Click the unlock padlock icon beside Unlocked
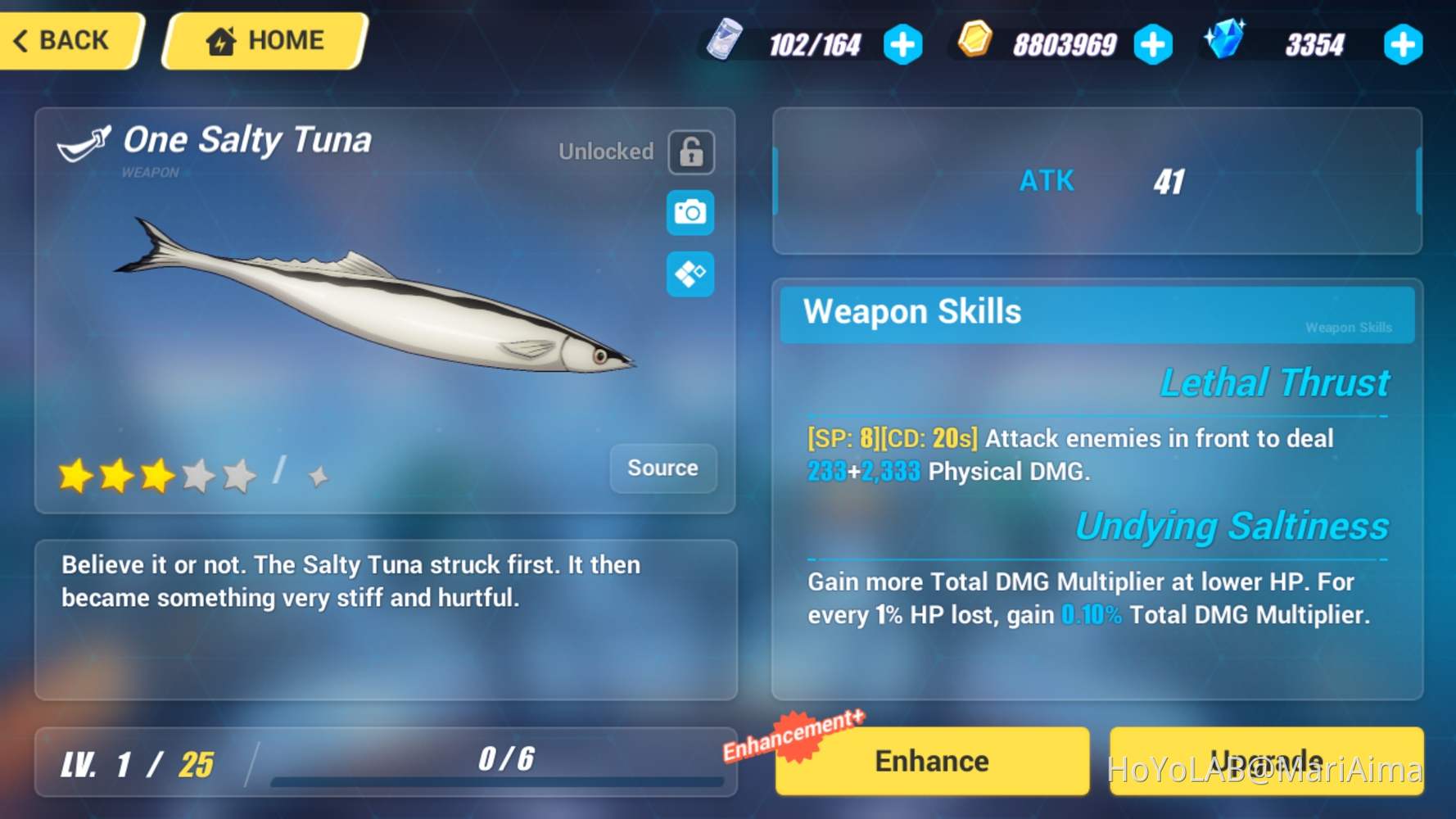1456x819 pixels. click(690, 152)
